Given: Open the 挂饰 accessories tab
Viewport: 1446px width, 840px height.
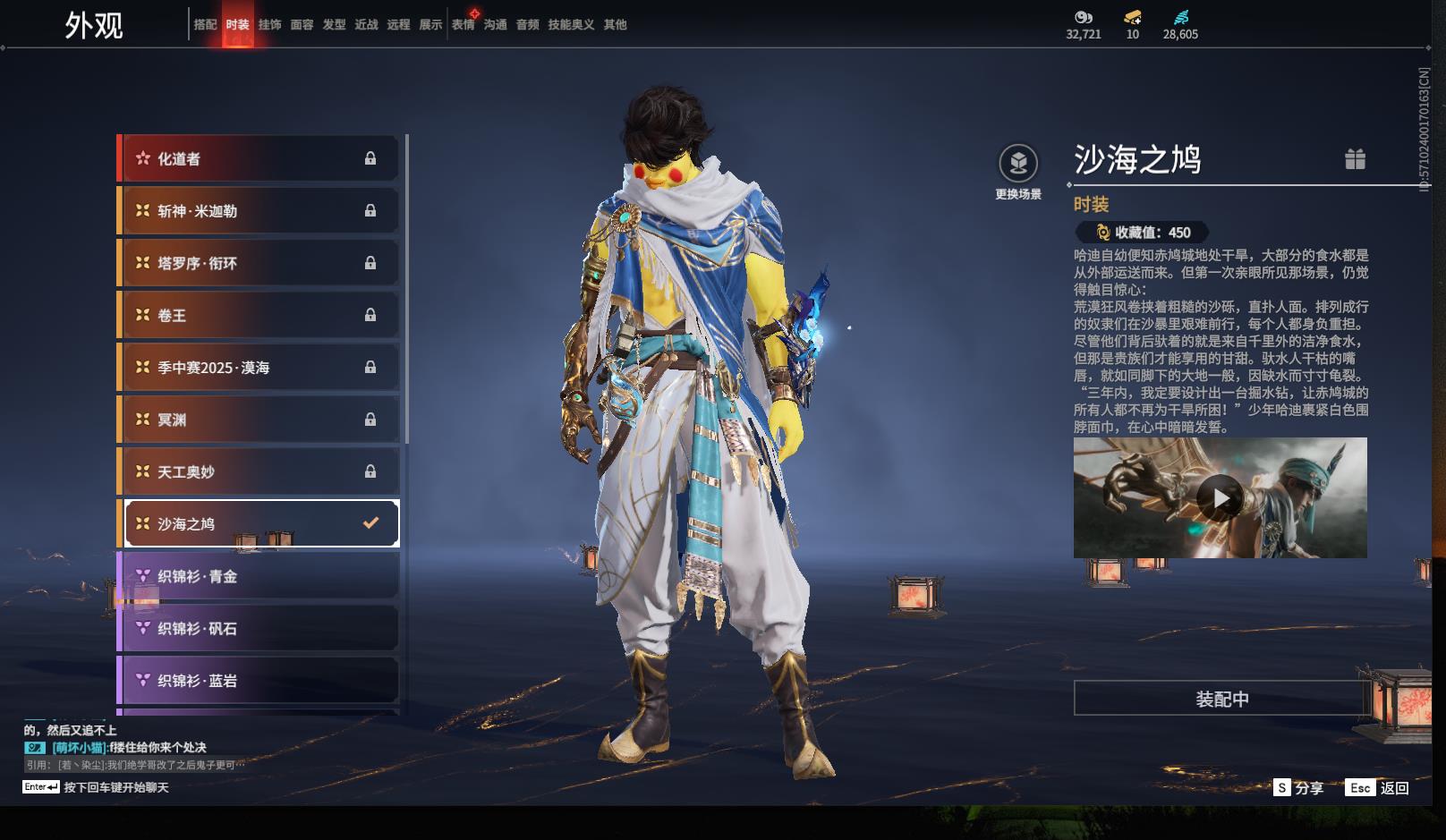Looking at the screenshot, I should [x=269, y=25].
